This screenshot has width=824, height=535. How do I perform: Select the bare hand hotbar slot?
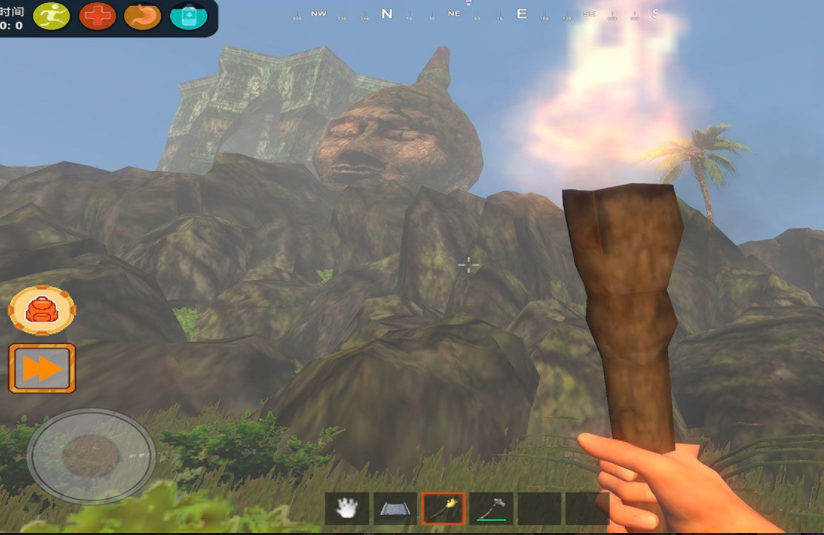pos(347,509)
